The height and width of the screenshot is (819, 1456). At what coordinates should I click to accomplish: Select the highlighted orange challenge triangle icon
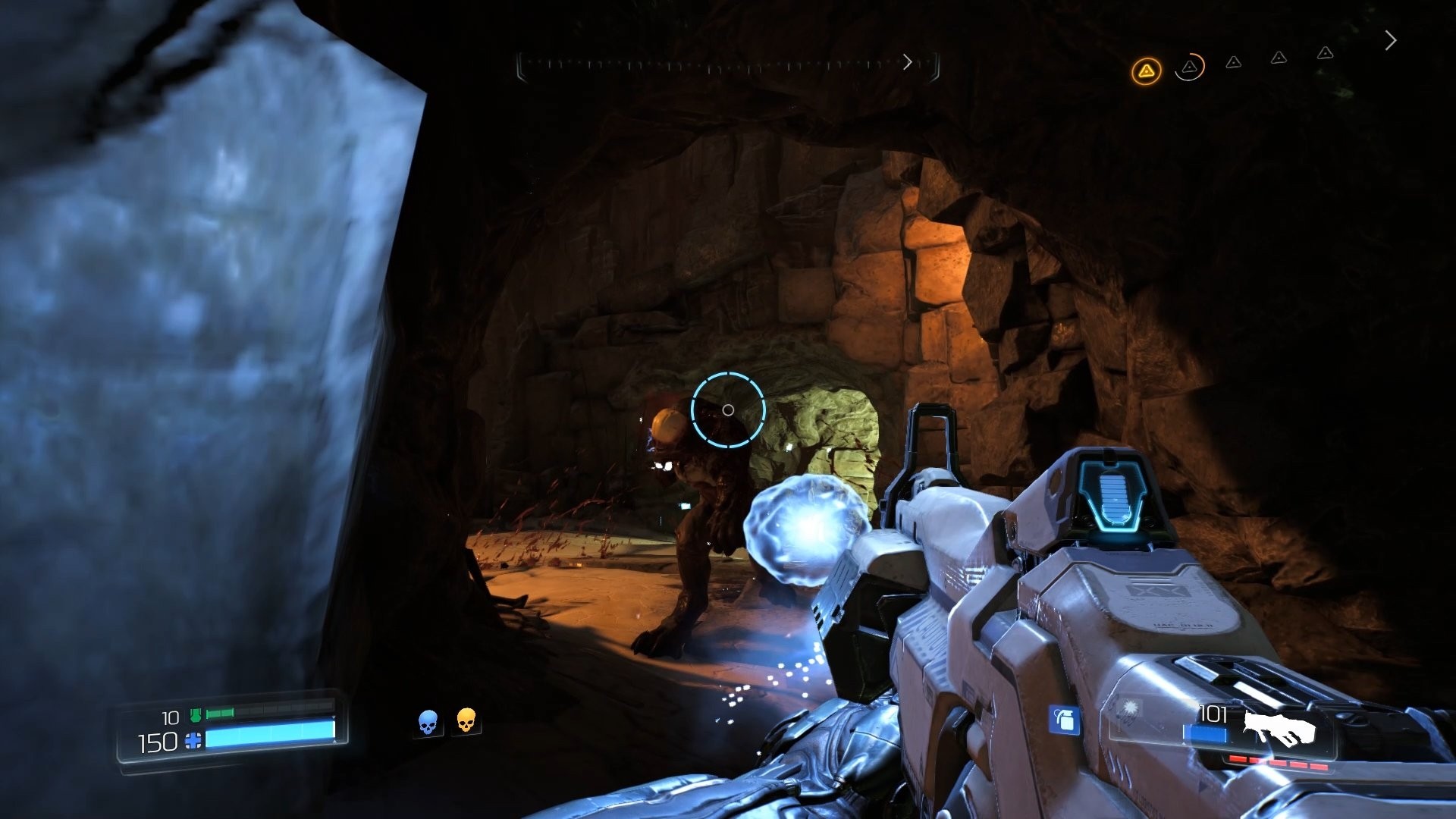tap(1145, 69)
